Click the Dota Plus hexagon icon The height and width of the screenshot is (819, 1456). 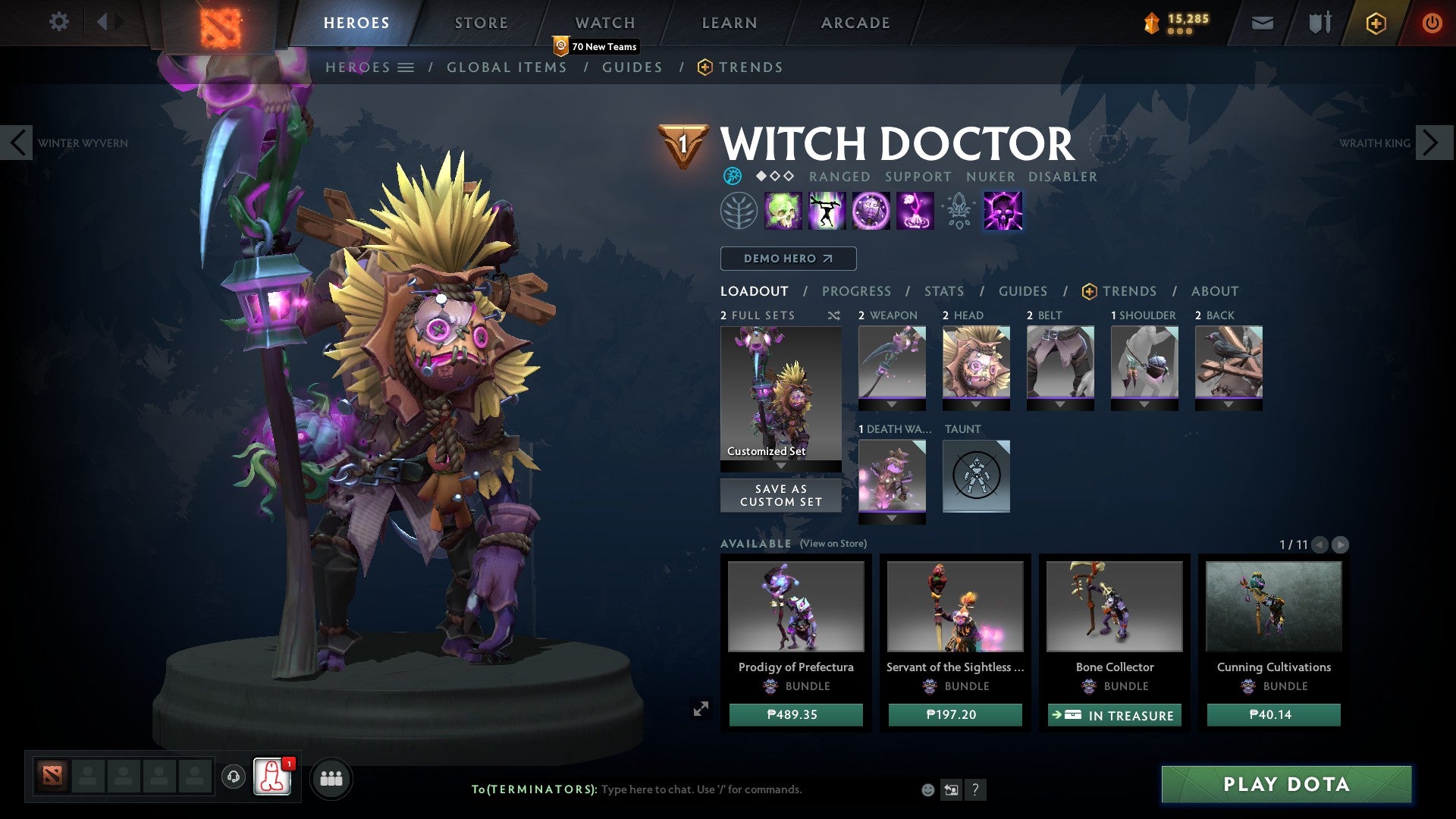pyautogui.click(x=1375, y=23)
